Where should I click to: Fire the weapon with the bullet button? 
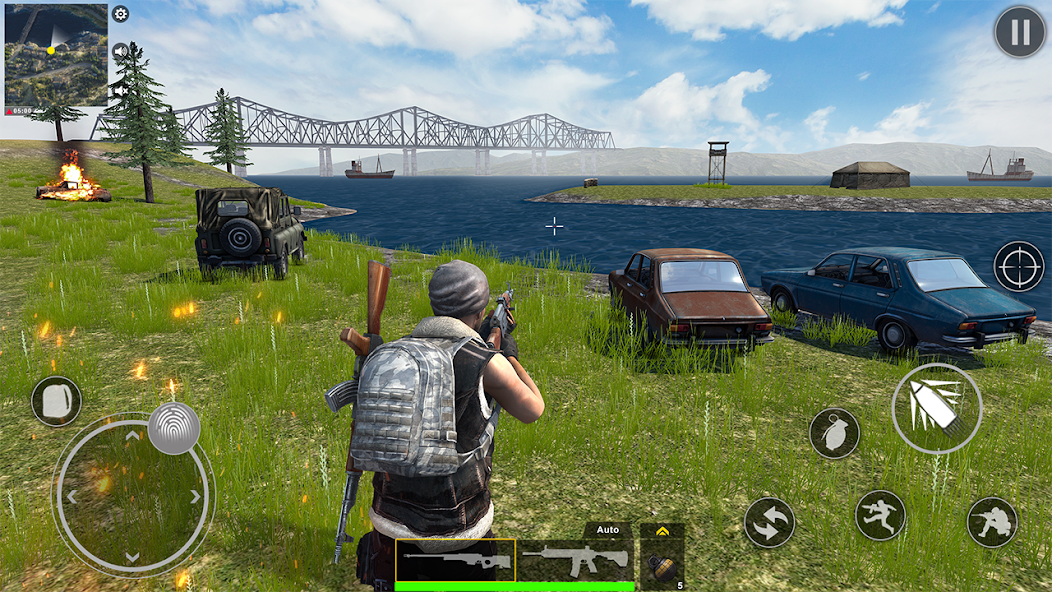[937, 408]
